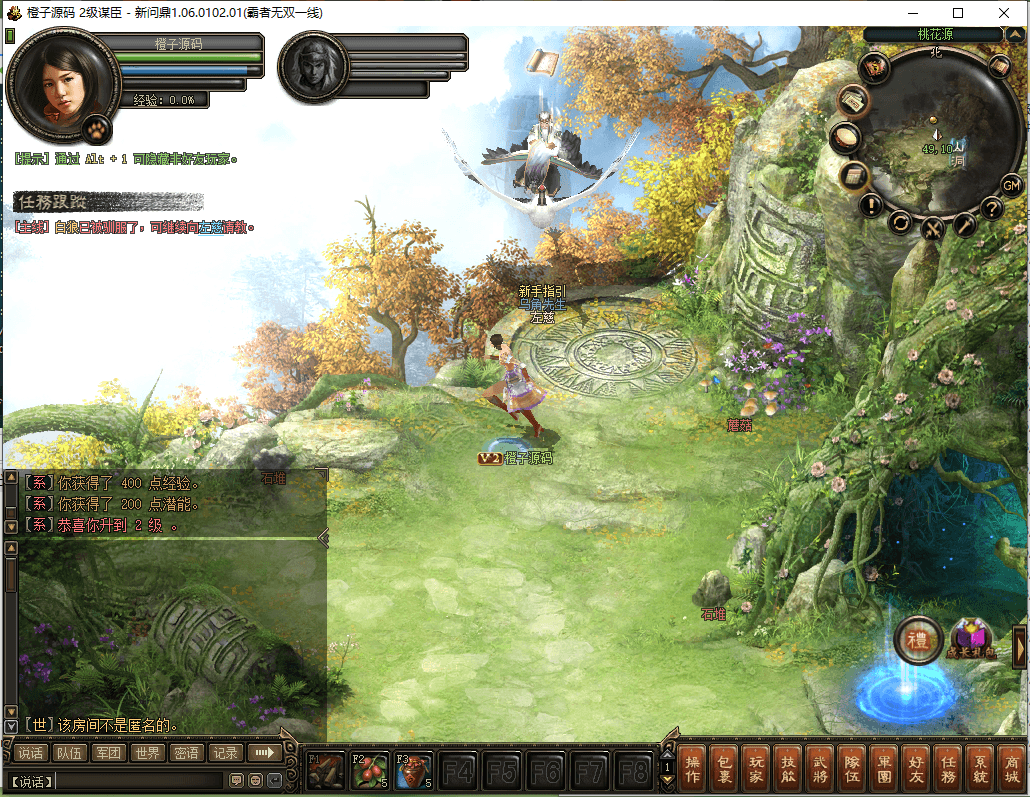Click the chat message input field
This screenshot has width=1030, height=797.
(x=138, y=780)
